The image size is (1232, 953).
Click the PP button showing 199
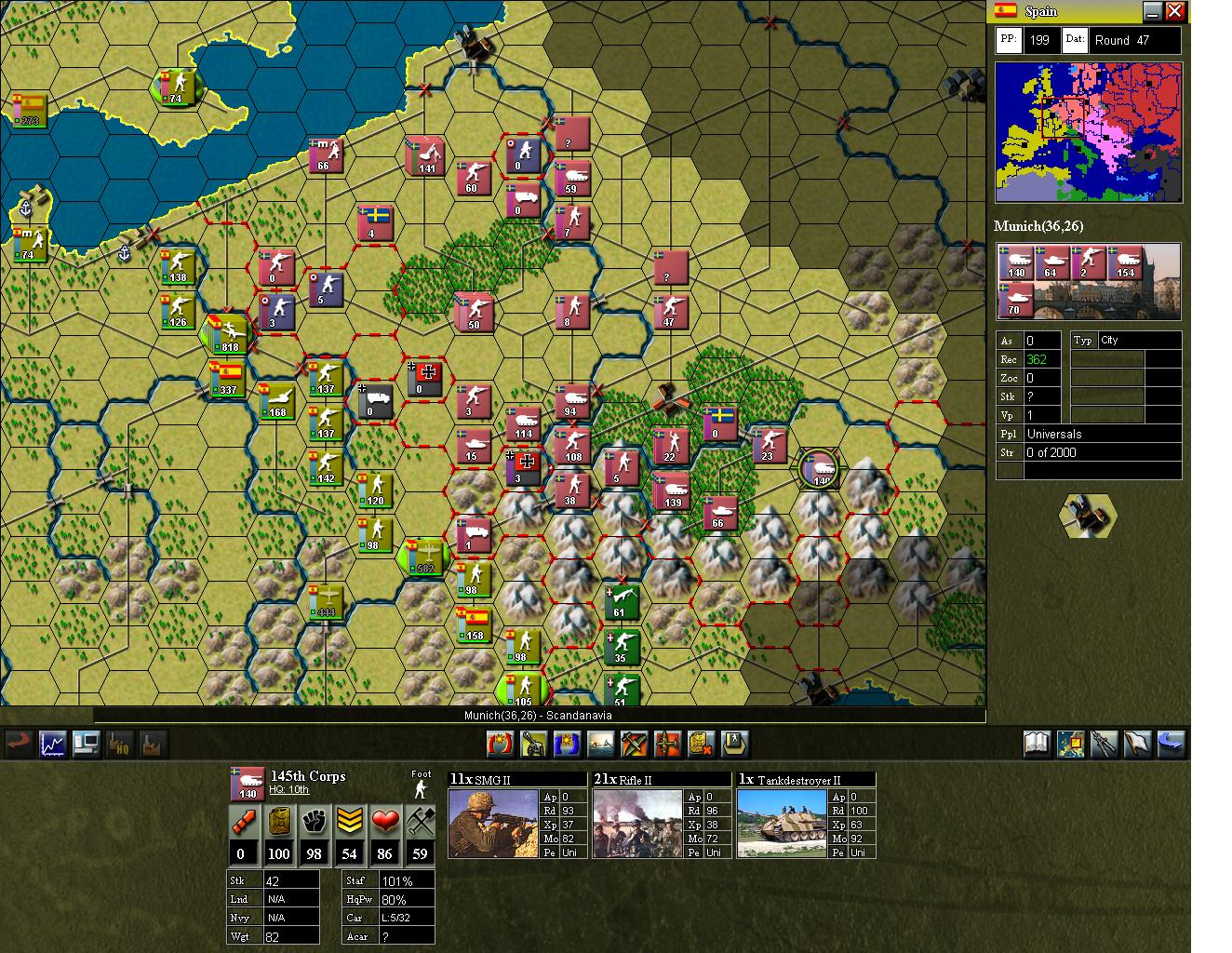[x=1008, y=40]
